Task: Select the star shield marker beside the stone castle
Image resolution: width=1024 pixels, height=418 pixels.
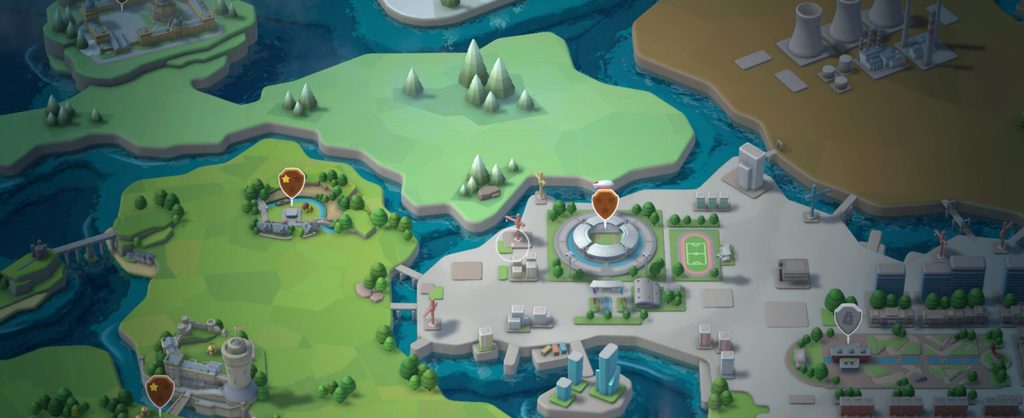Action: click(159, 389)
